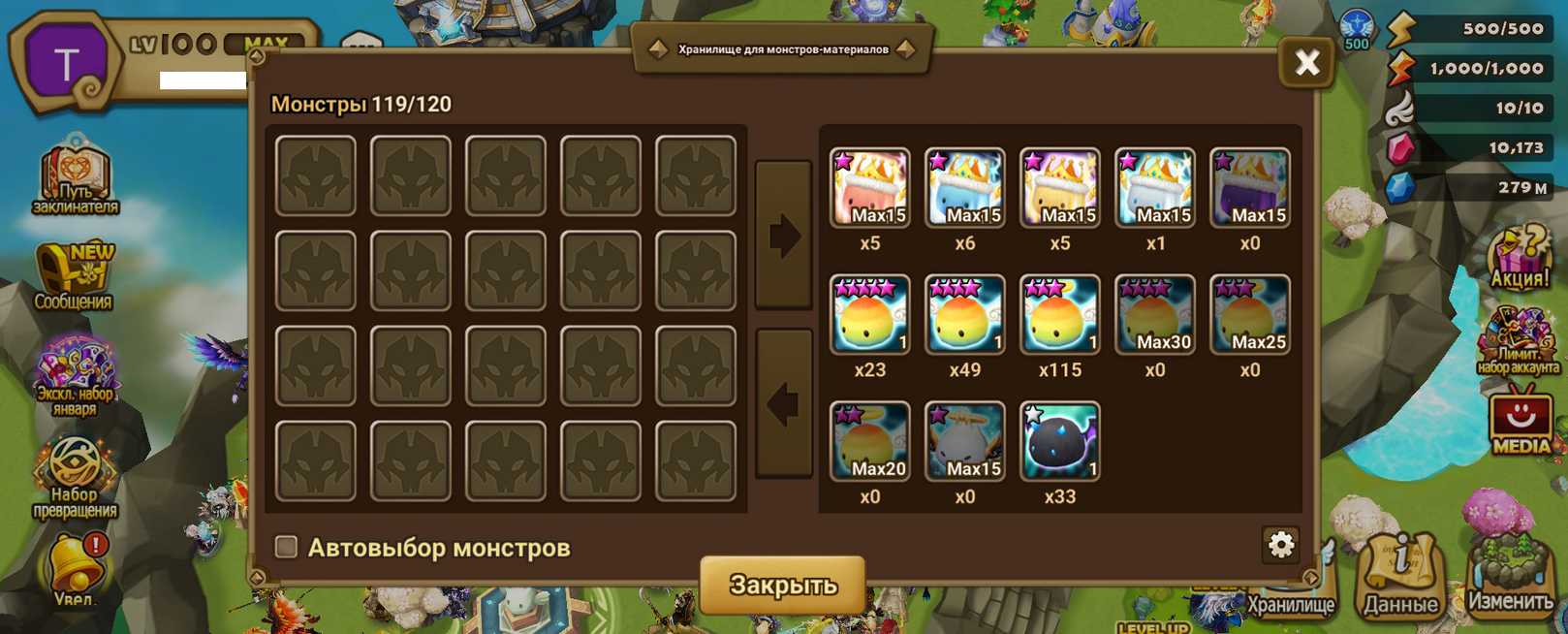
Task: Select the 4-star rainbowmon with x23
Action: (x=869, y=315)
